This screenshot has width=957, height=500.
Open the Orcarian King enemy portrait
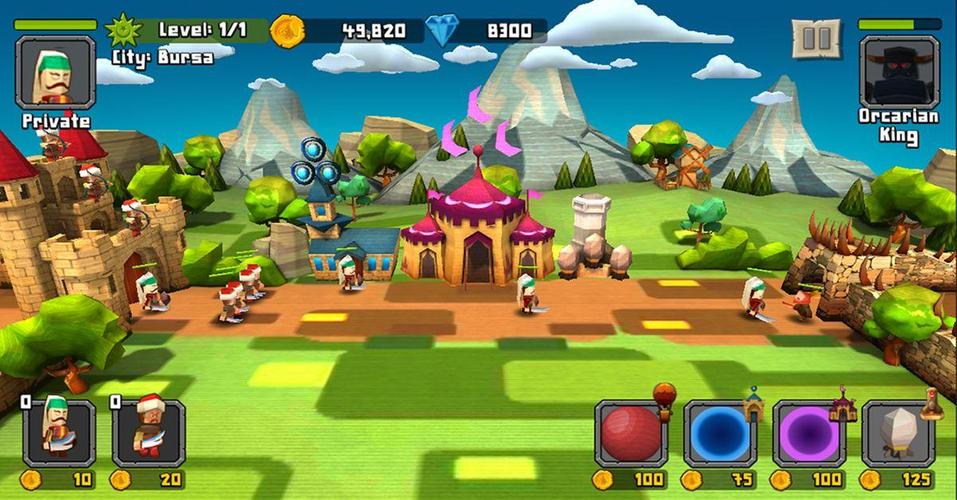[898, 72]
